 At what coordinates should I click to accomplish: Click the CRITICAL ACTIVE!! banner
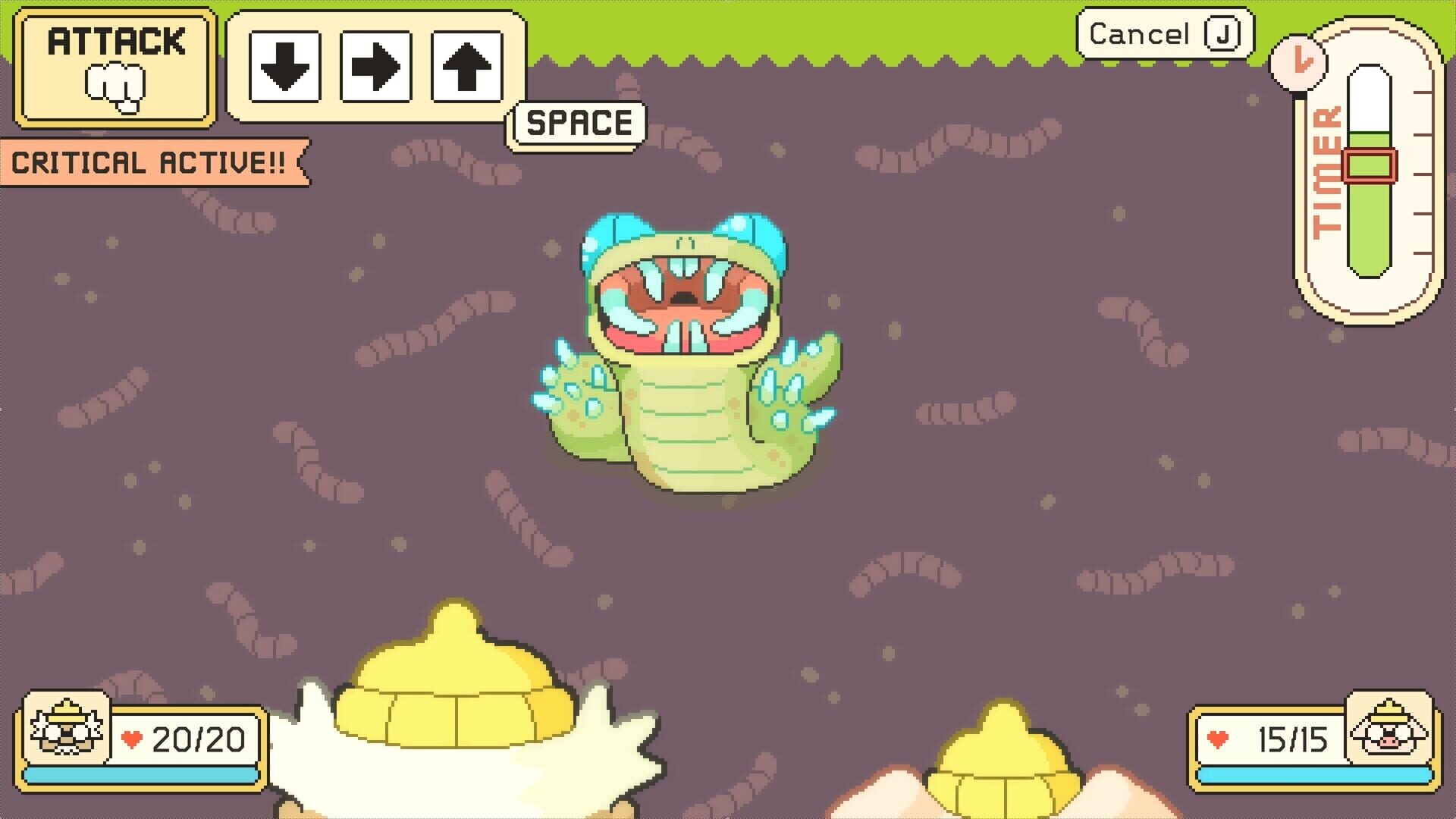[x=149, y=162]
